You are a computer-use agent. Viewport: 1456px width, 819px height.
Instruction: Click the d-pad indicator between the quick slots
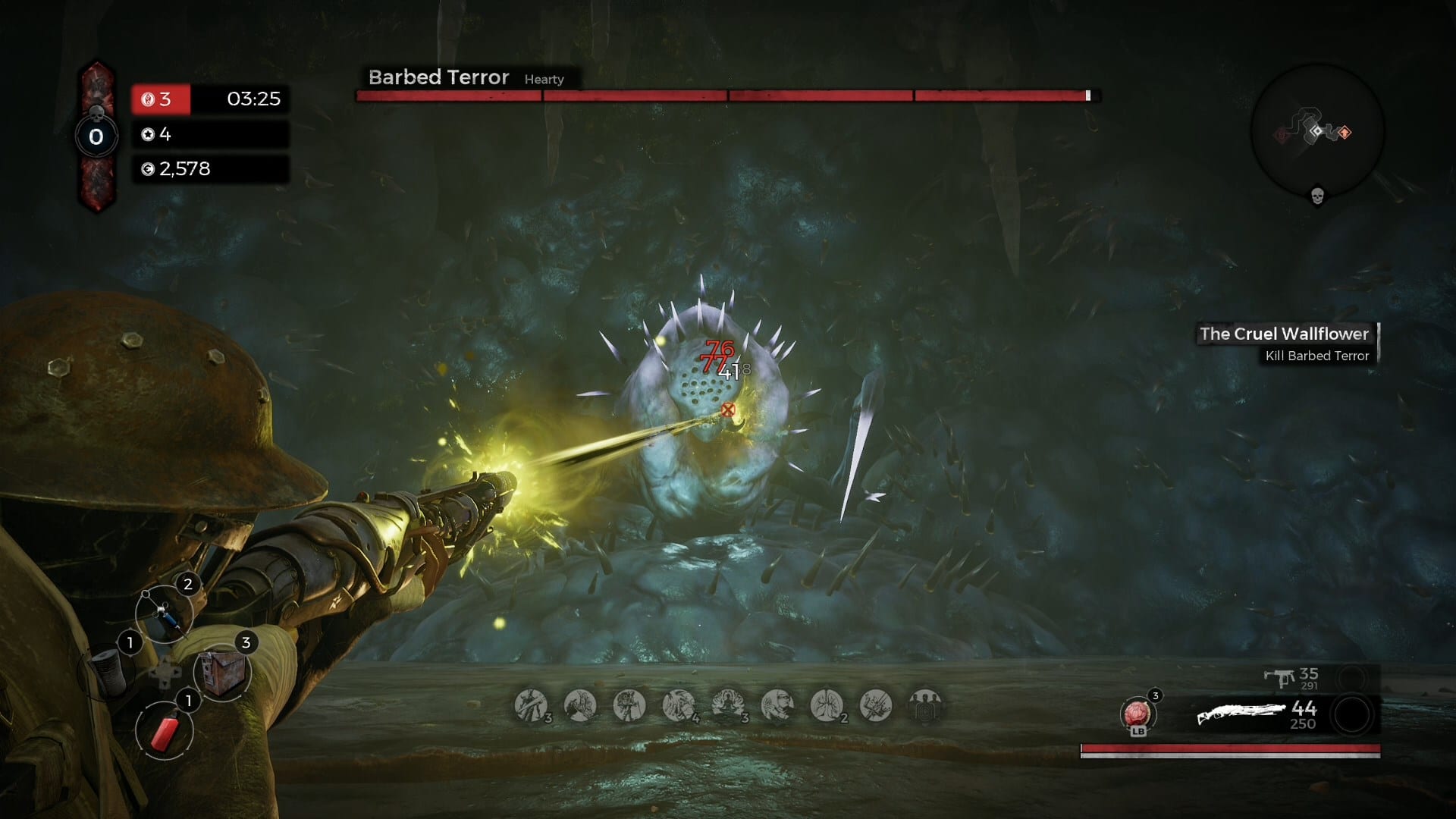[165, 673]
